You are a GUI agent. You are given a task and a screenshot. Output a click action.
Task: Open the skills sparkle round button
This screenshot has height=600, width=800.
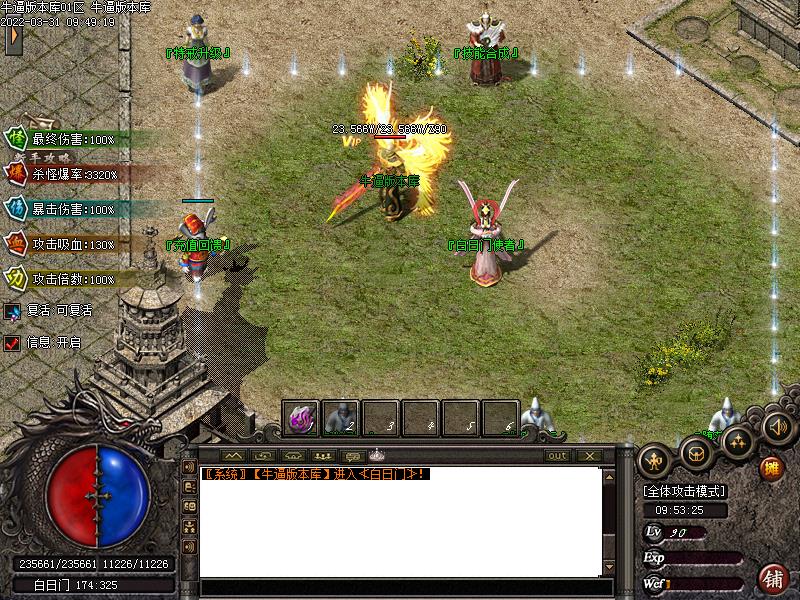pyautogui.click(x=738, y=442)
